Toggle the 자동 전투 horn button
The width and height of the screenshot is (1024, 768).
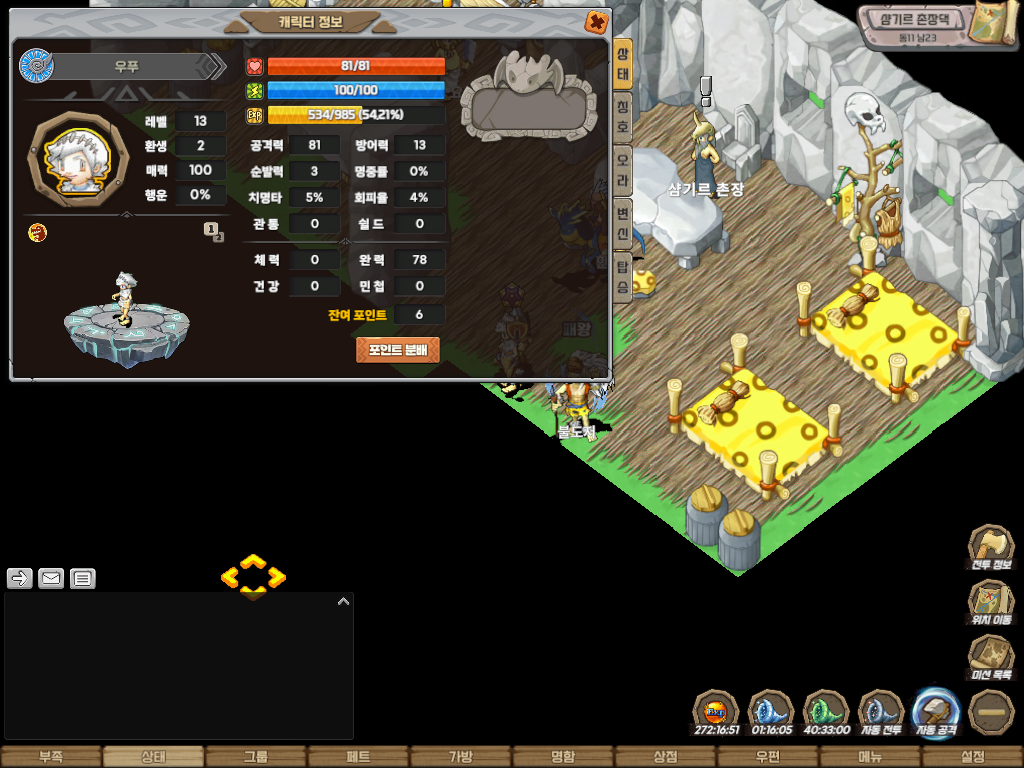tap(881, 711)
